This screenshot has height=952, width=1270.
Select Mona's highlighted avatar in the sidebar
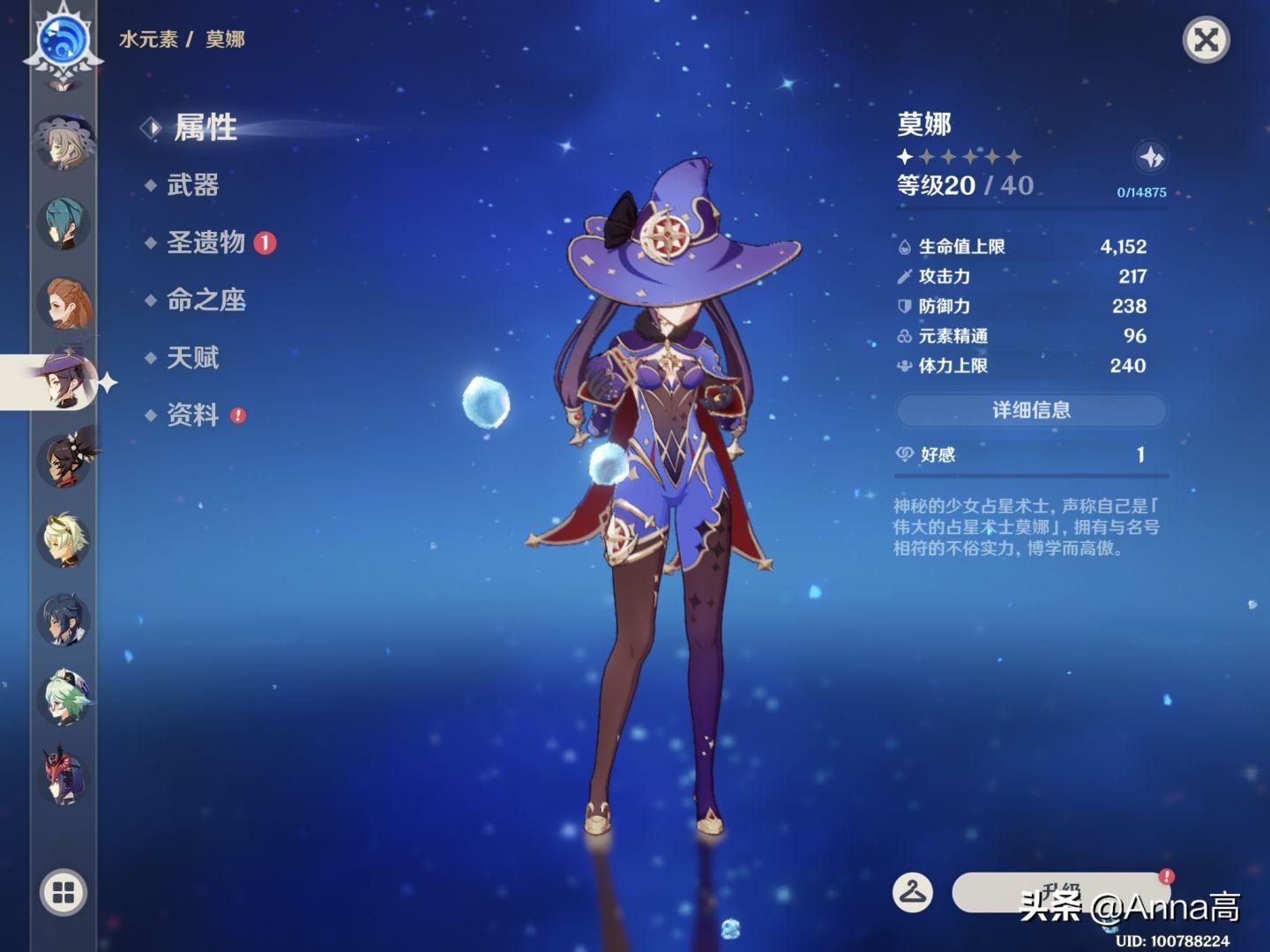[66, 379]
